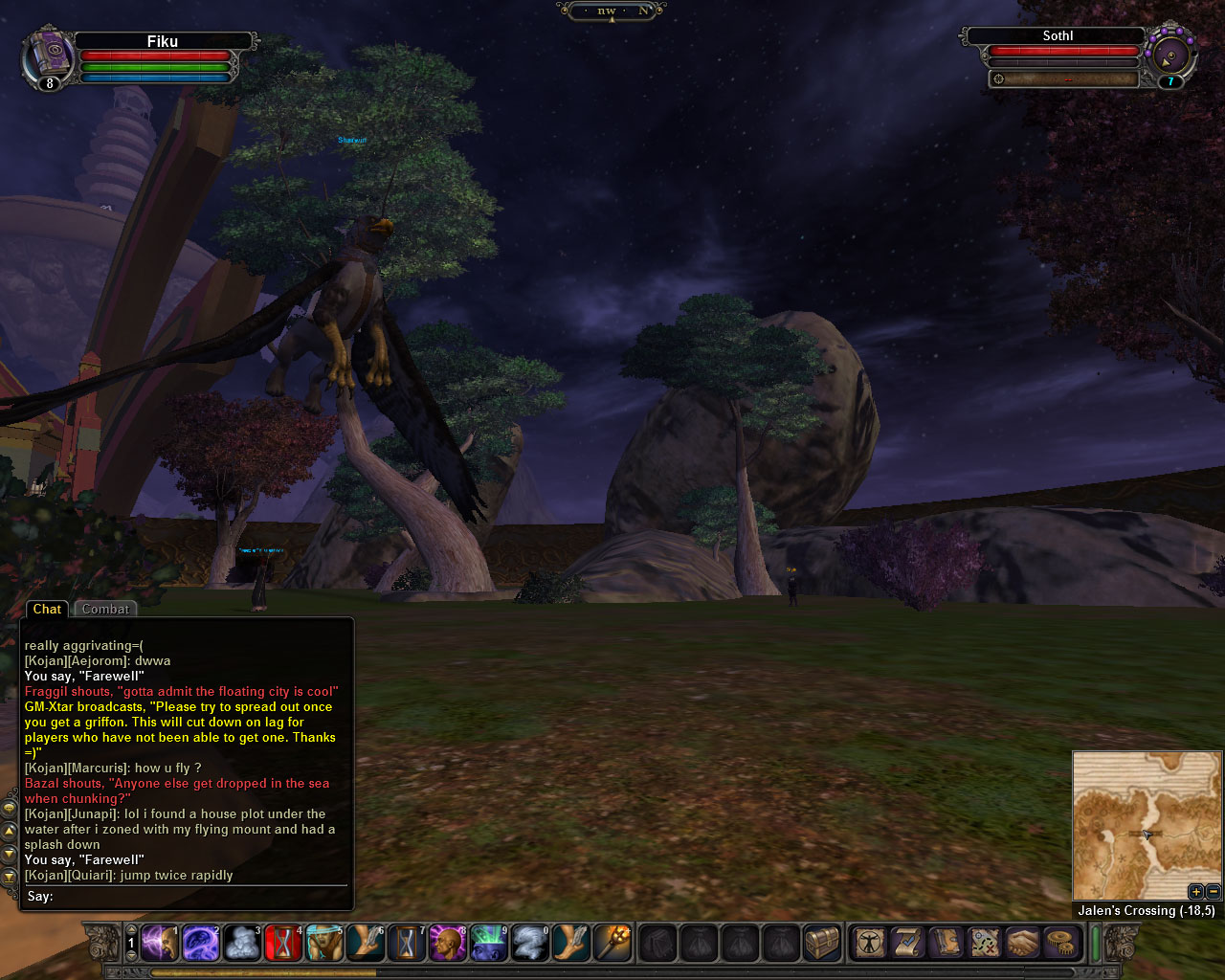
Task: Zoom out the minimap with minus button
Action: 1212,892
